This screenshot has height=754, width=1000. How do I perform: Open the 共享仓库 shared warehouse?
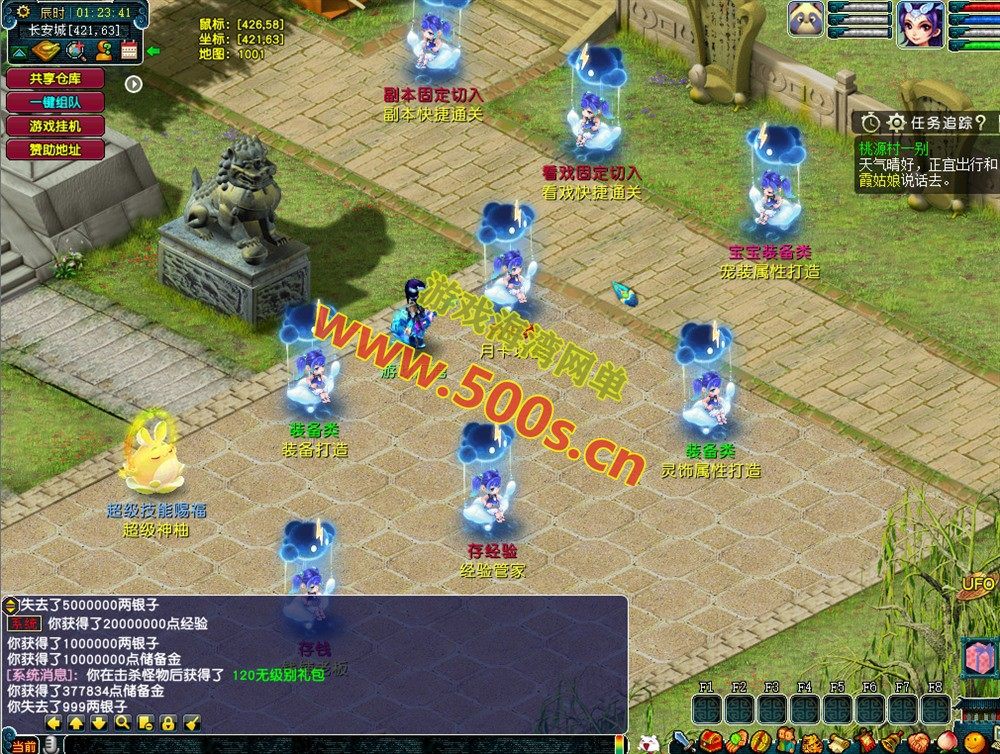pos(55,78)
